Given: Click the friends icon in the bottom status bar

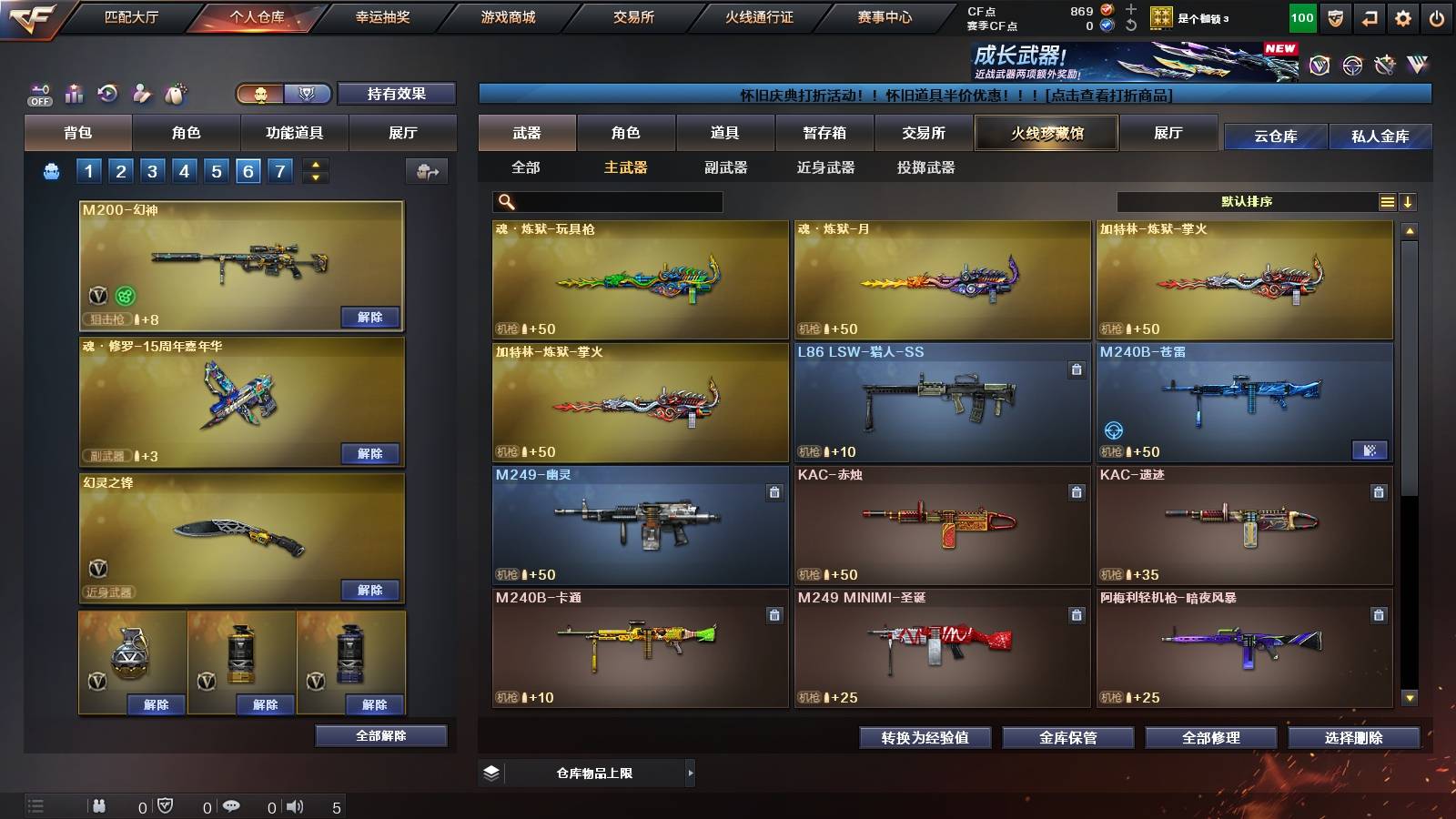Looking at the screenshot, I should point(97,804).
